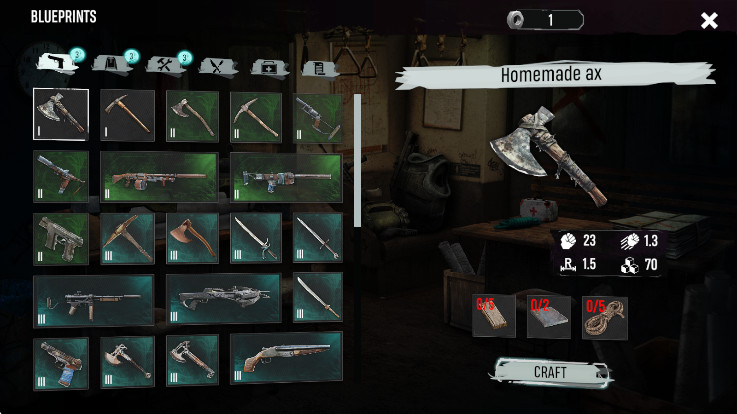Switch to the fork and knife food tab
Screen dimensions: 737x414
(x=217, y=66)
